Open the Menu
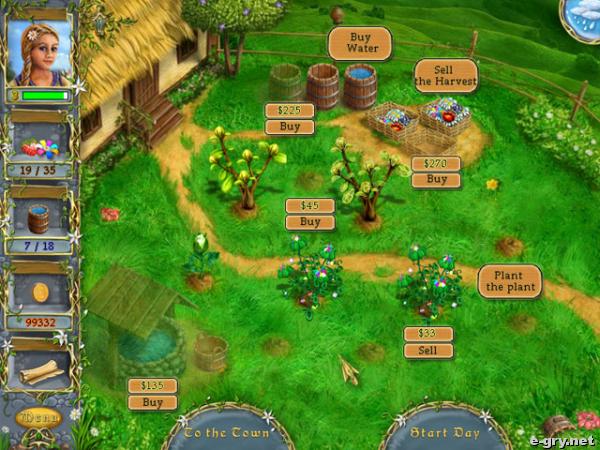Screen dimensions: 600x450 pyautogui.click(x=39, y=417)
